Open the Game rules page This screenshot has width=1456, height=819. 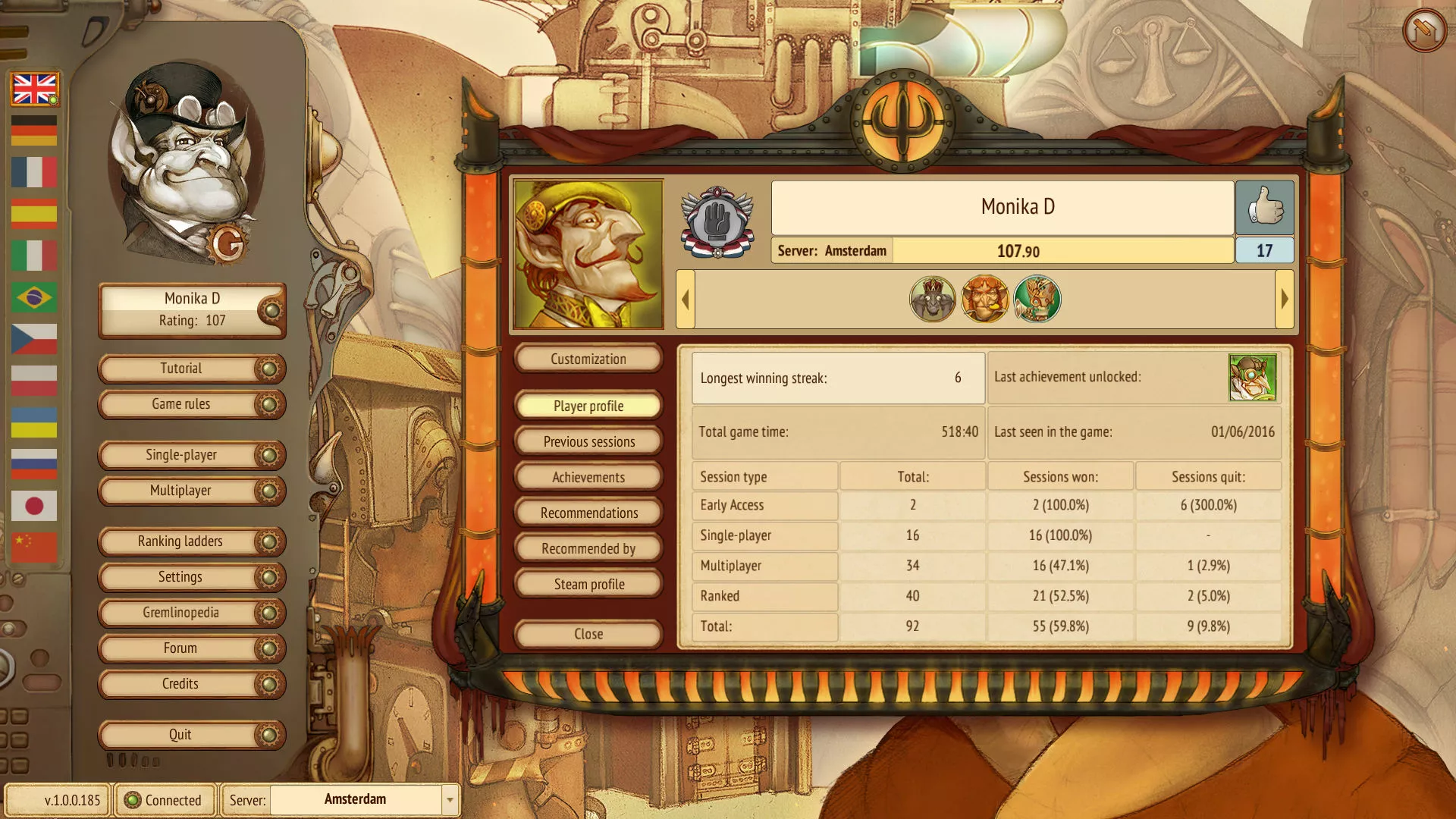(x=182, y=404)
